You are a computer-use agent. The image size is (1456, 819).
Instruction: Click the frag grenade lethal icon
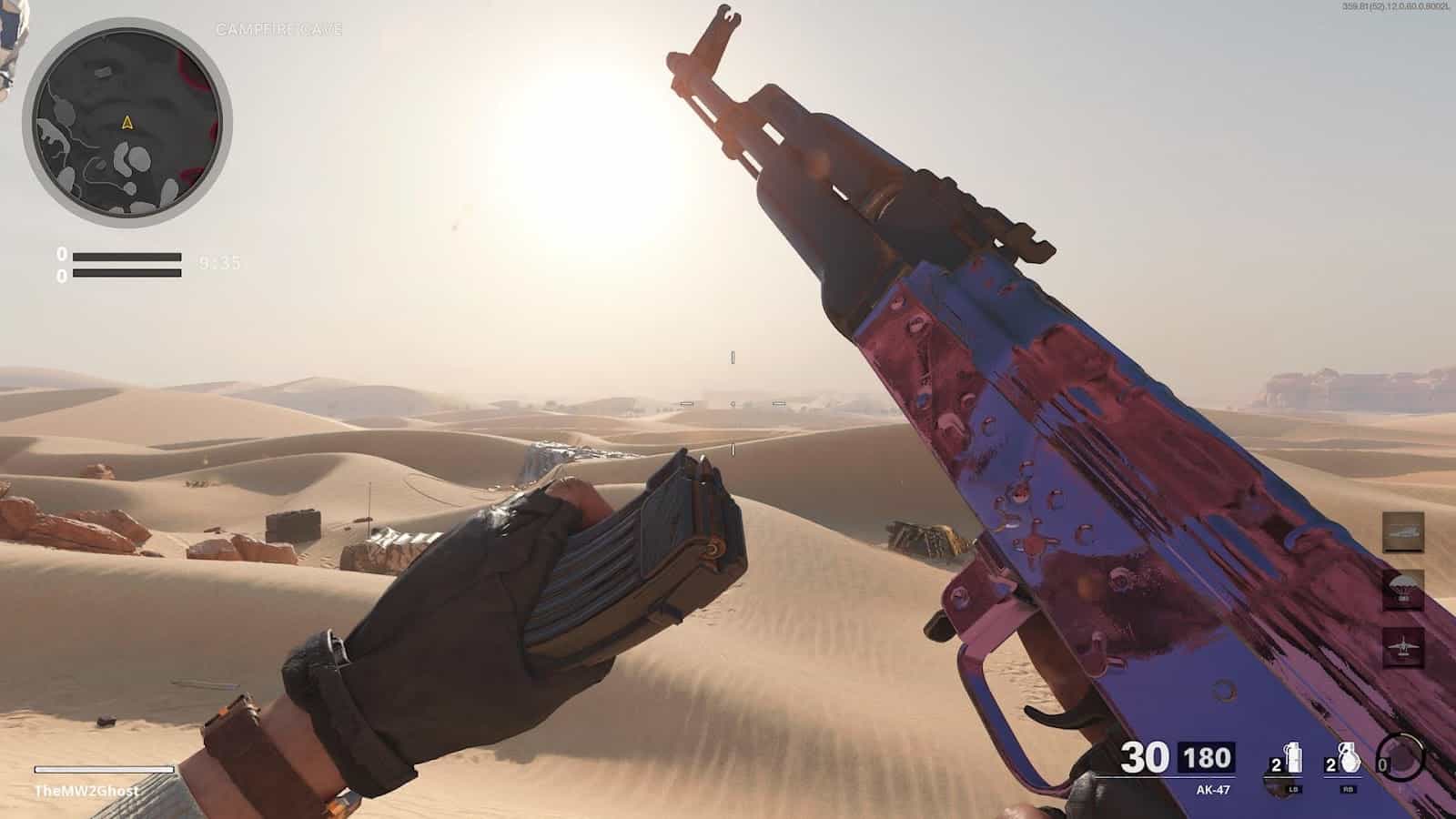[1349, 755]
